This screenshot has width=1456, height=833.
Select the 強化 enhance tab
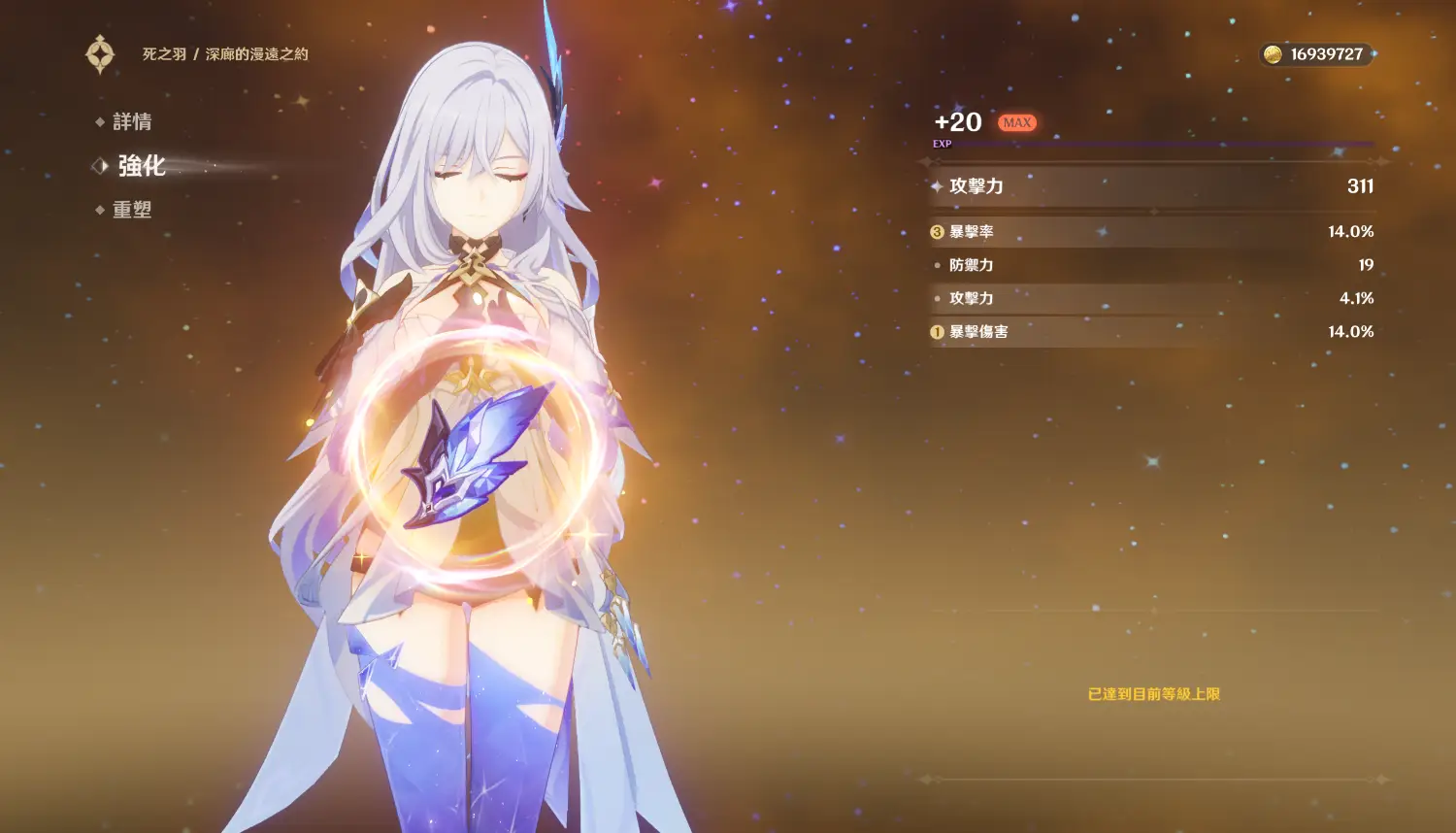[141, 166]
